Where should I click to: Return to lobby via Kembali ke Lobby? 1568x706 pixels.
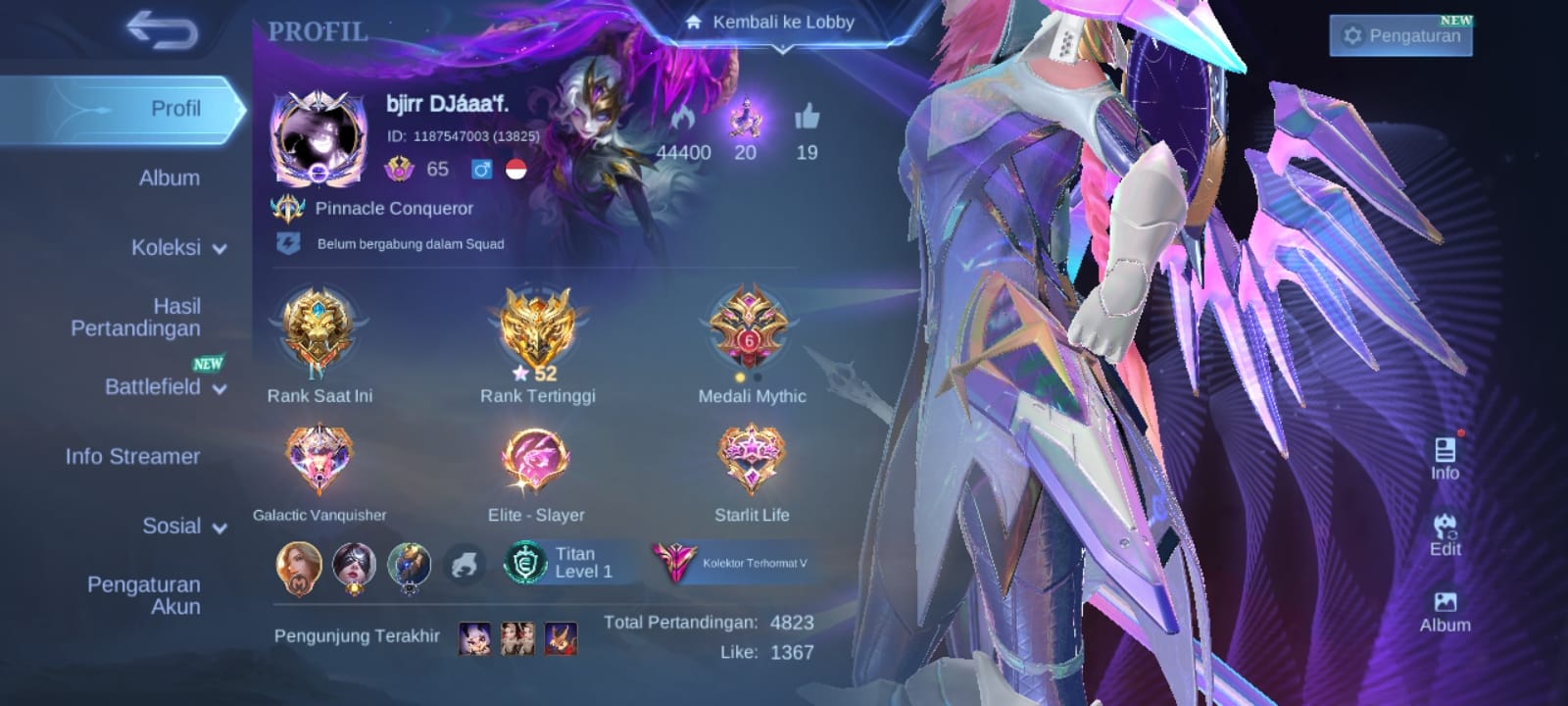pos(769,22)
